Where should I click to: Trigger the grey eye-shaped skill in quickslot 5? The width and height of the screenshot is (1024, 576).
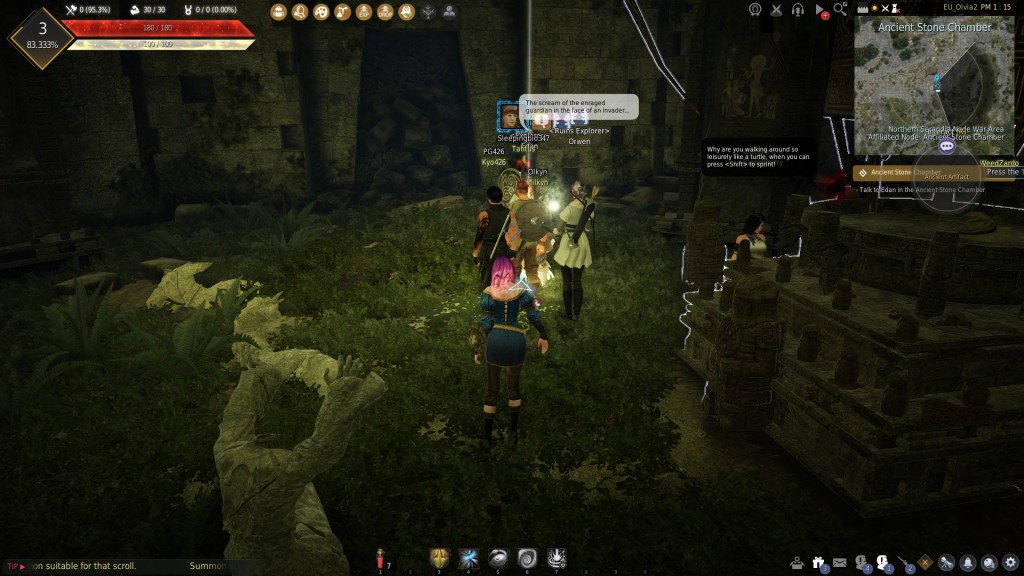[498, 558]
